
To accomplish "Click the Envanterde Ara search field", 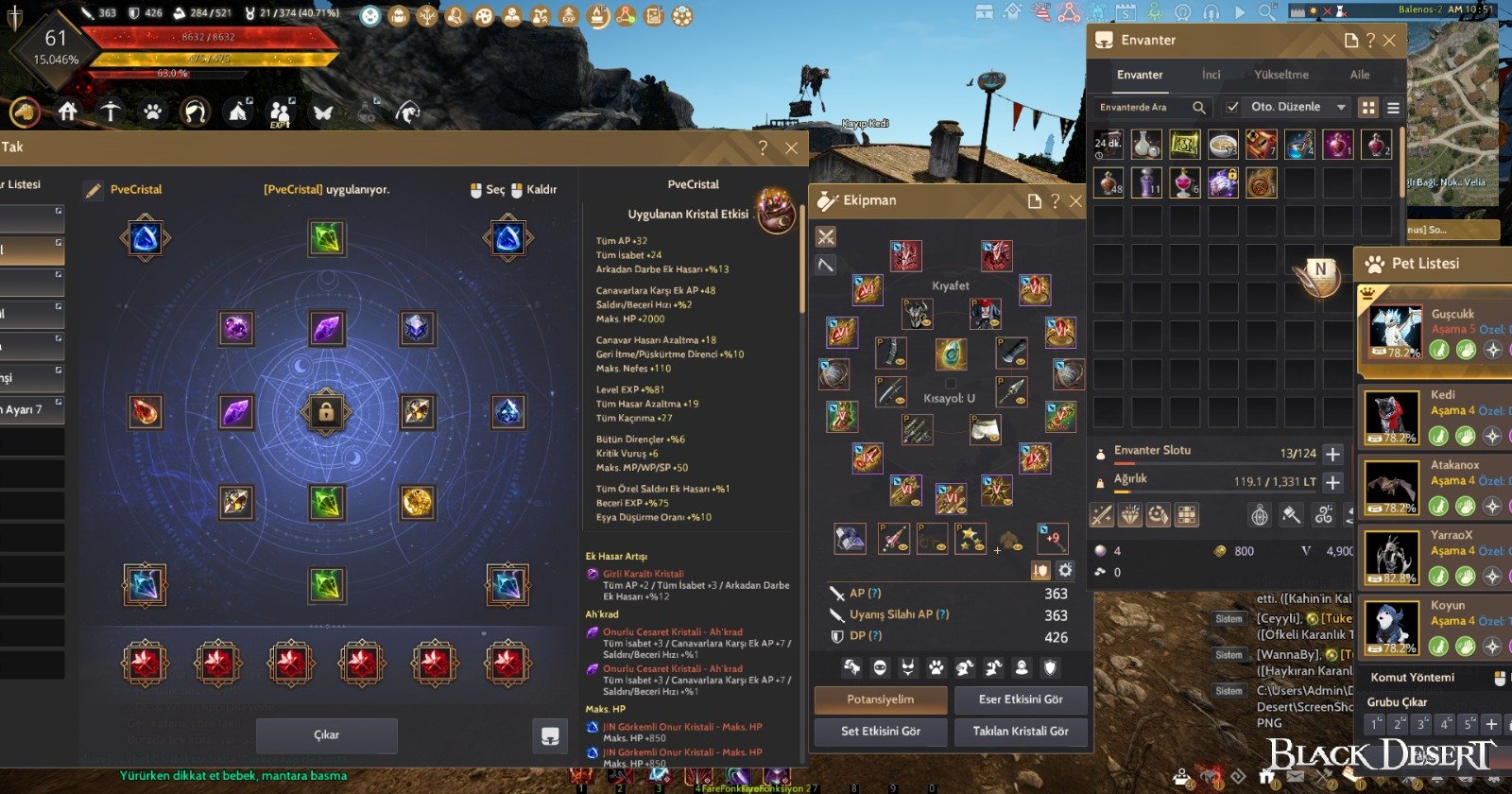I will coord(1143,108).
